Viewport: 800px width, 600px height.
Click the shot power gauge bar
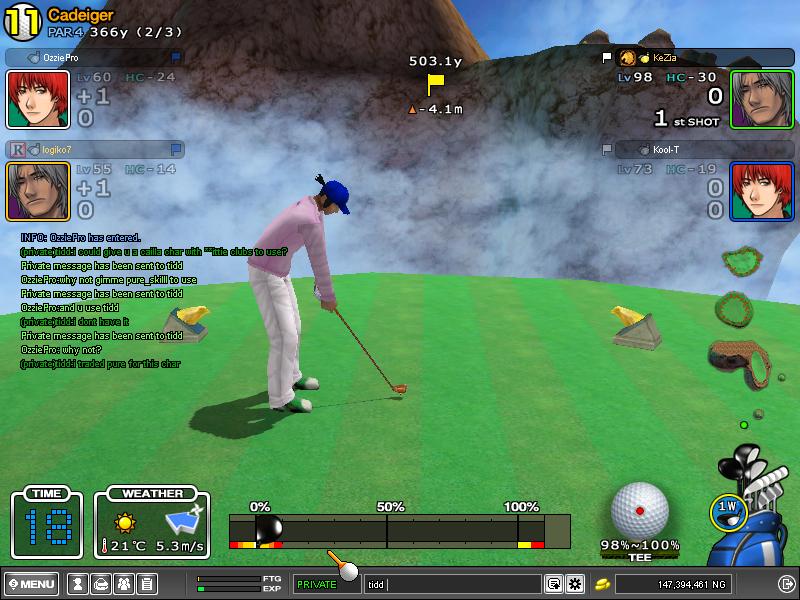coord(400,530)
